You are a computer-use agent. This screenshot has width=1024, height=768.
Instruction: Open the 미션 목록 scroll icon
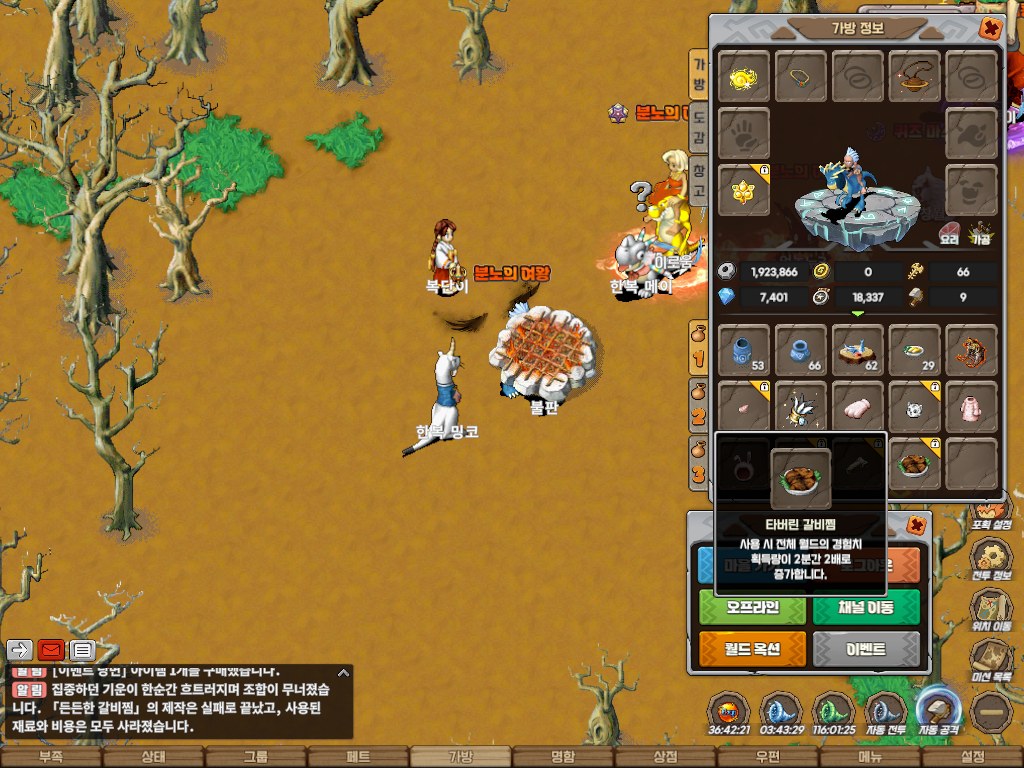pos(993,661)
